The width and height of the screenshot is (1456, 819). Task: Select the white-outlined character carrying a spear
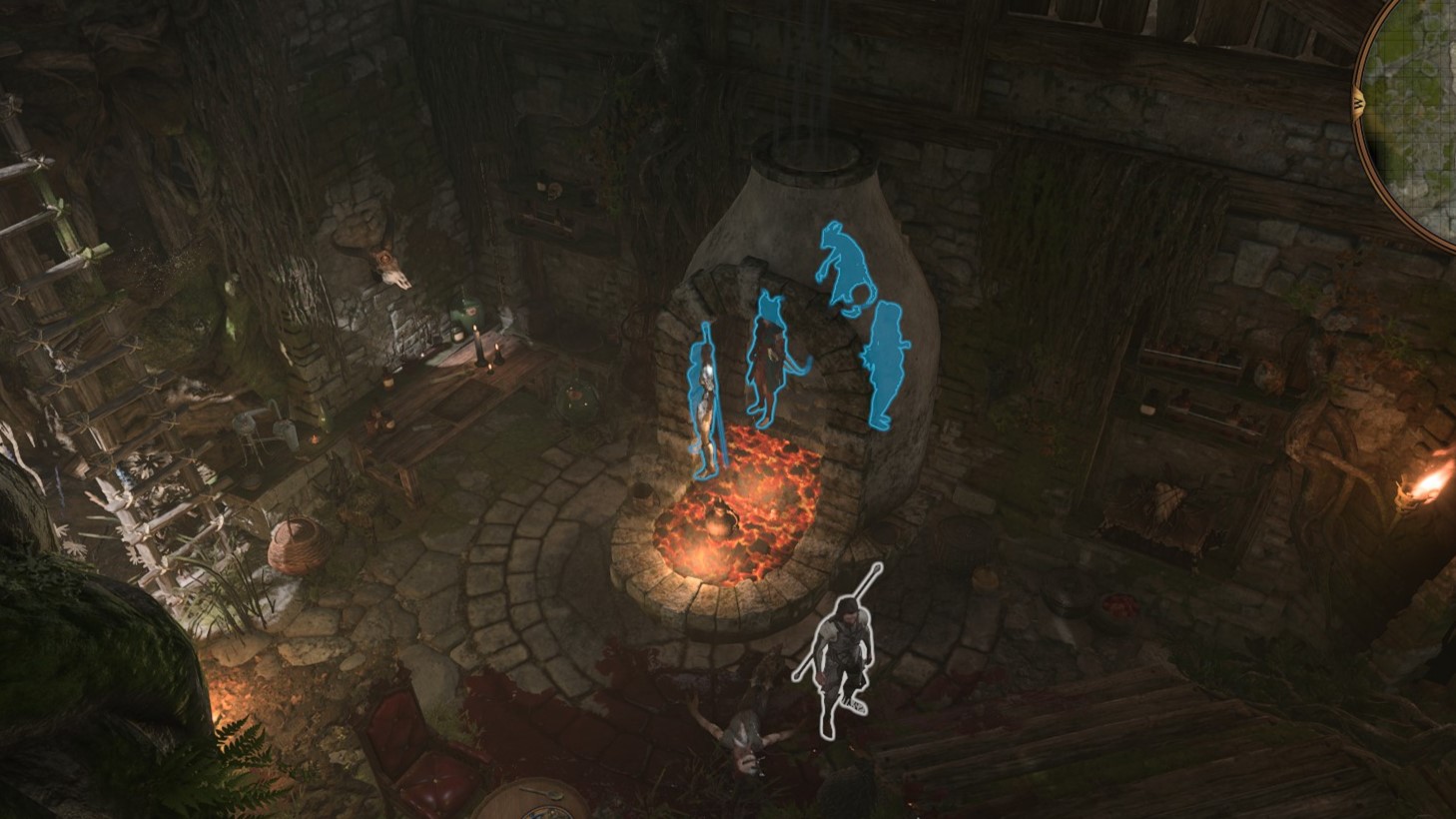844,654
